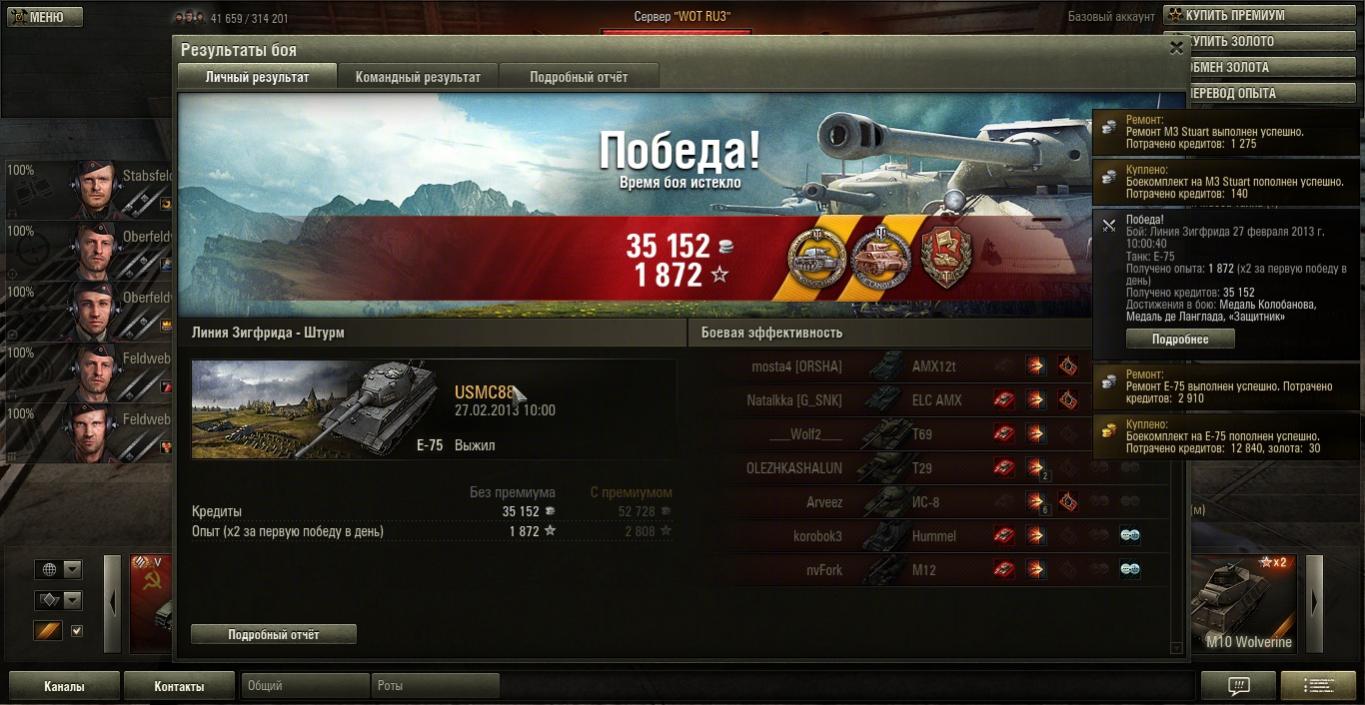Screen dimensions: 1365x705
Task: Open the chat message window icon
Action: (1238, 686)
